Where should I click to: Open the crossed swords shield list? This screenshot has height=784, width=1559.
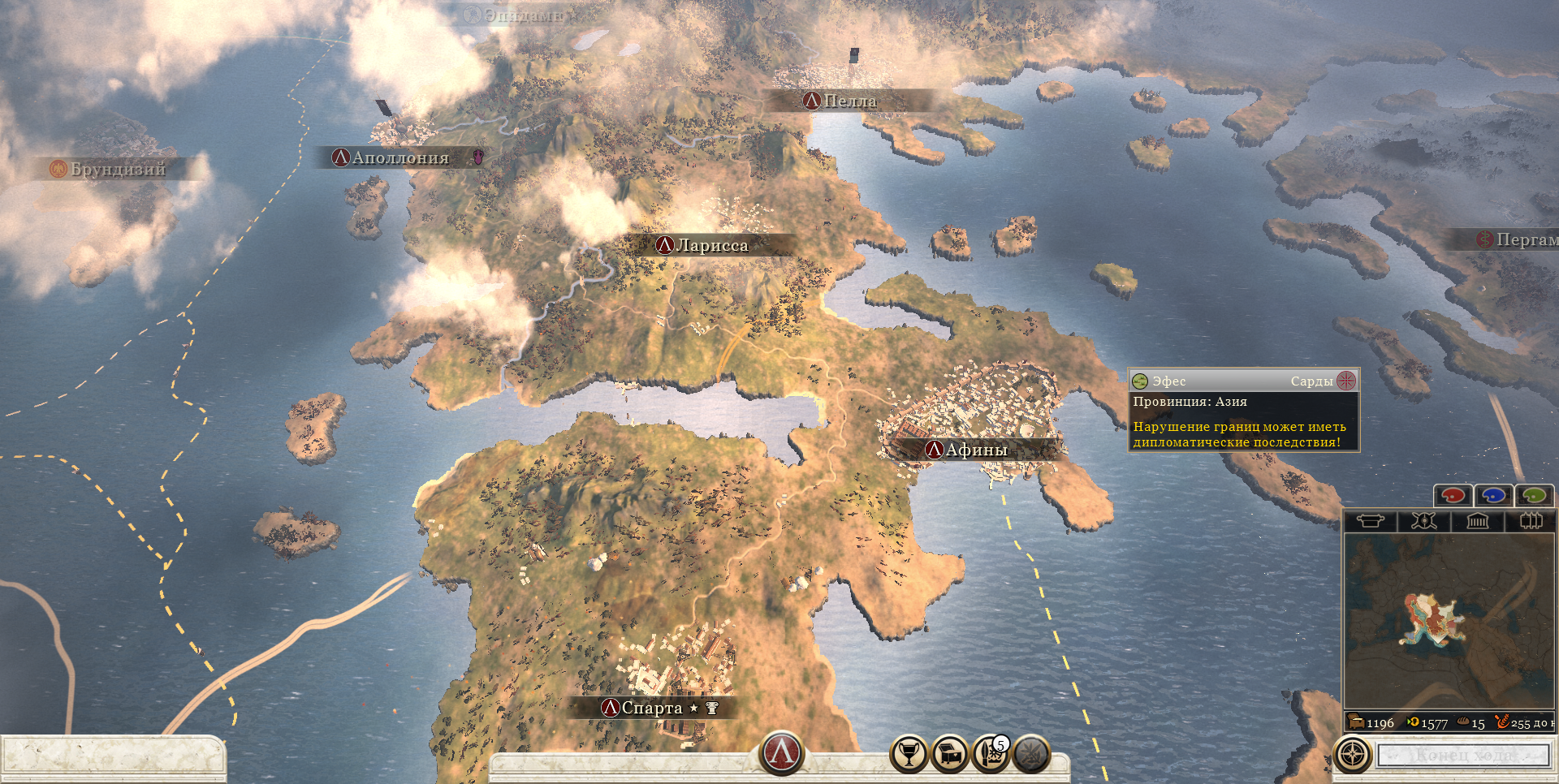point(1423,521)
